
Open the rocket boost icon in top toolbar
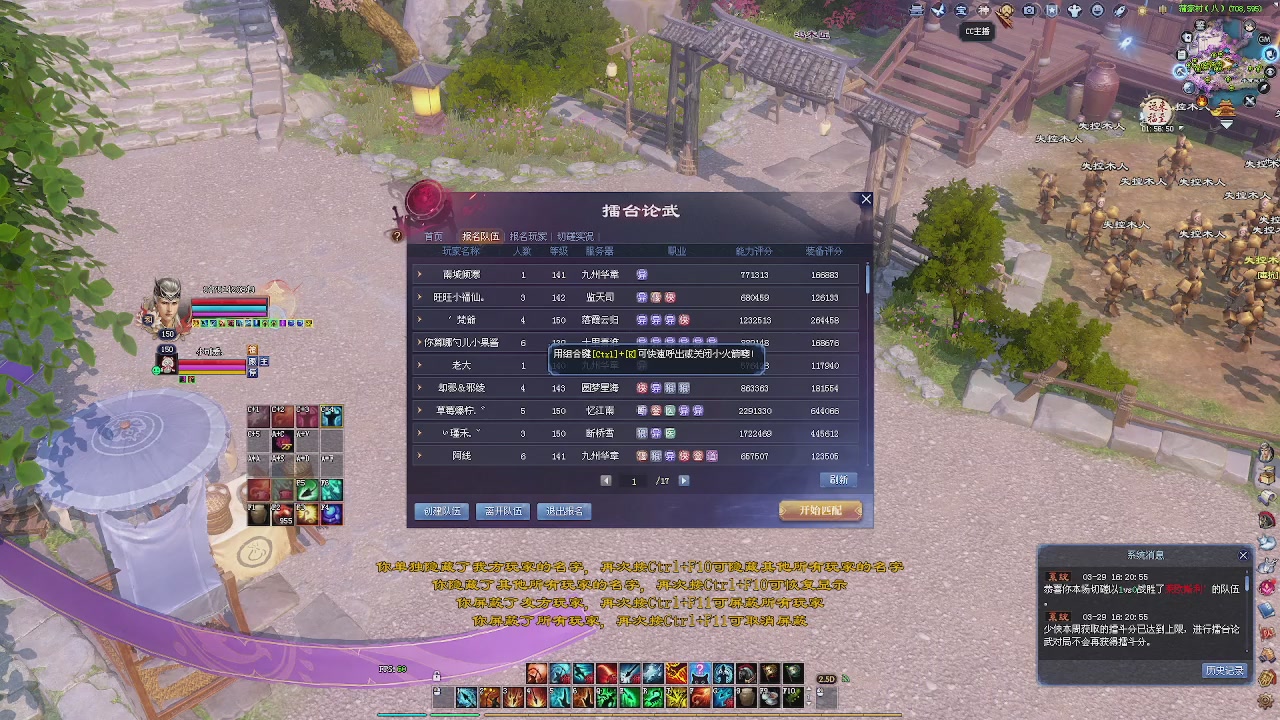coord(1120,10)
